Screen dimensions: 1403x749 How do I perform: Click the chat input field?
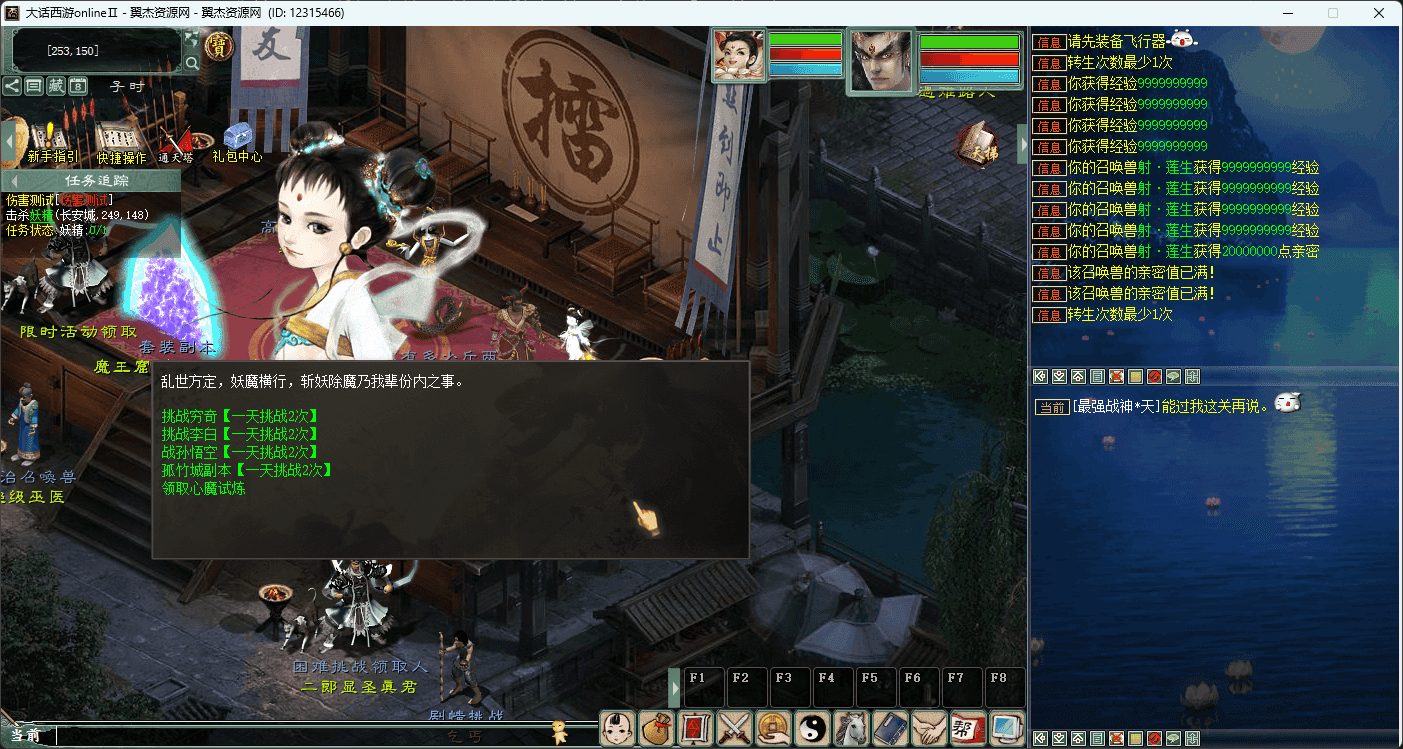(x=300, y=736)
